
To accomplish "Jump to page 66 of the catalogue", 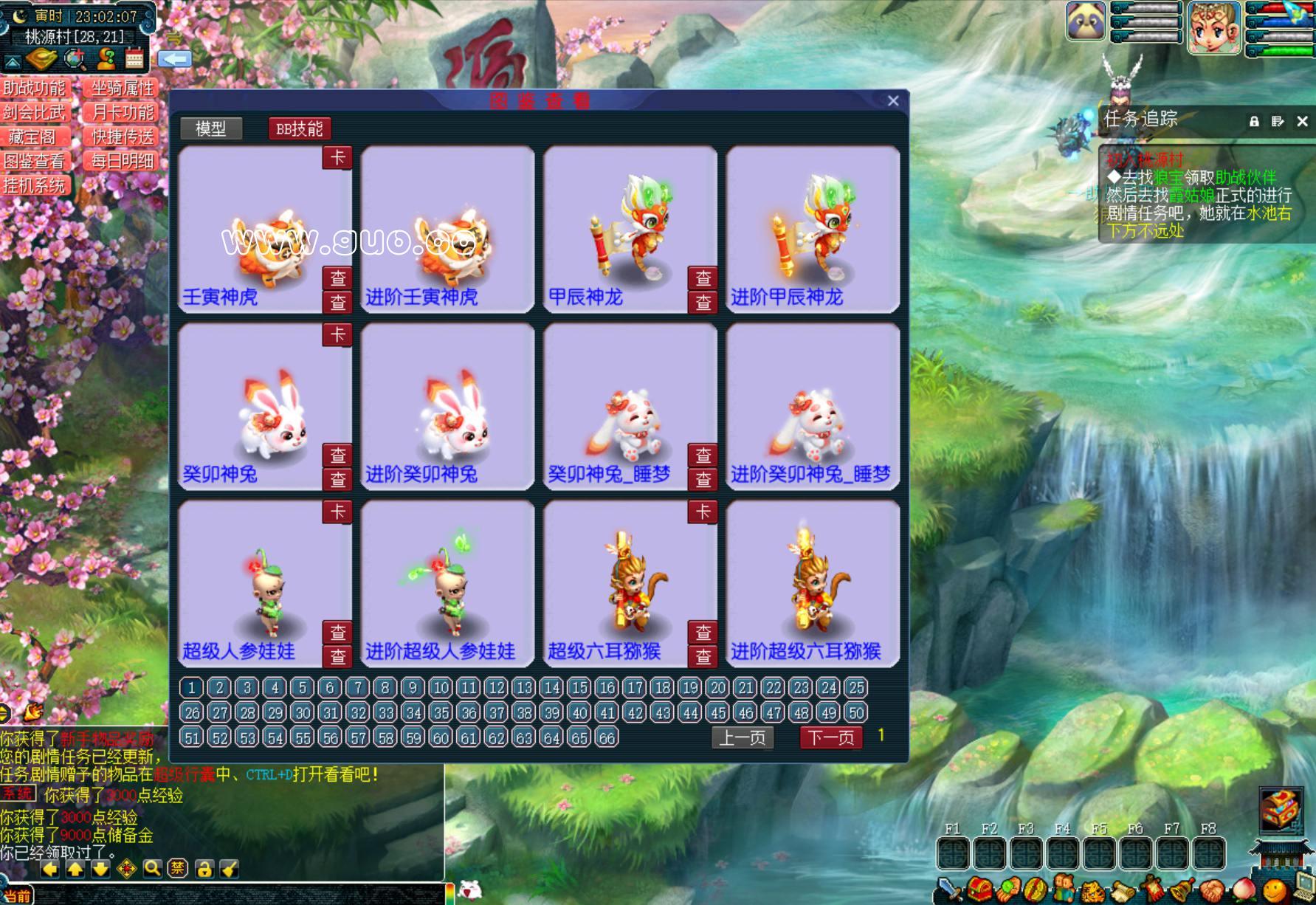I will pos(607,737).
